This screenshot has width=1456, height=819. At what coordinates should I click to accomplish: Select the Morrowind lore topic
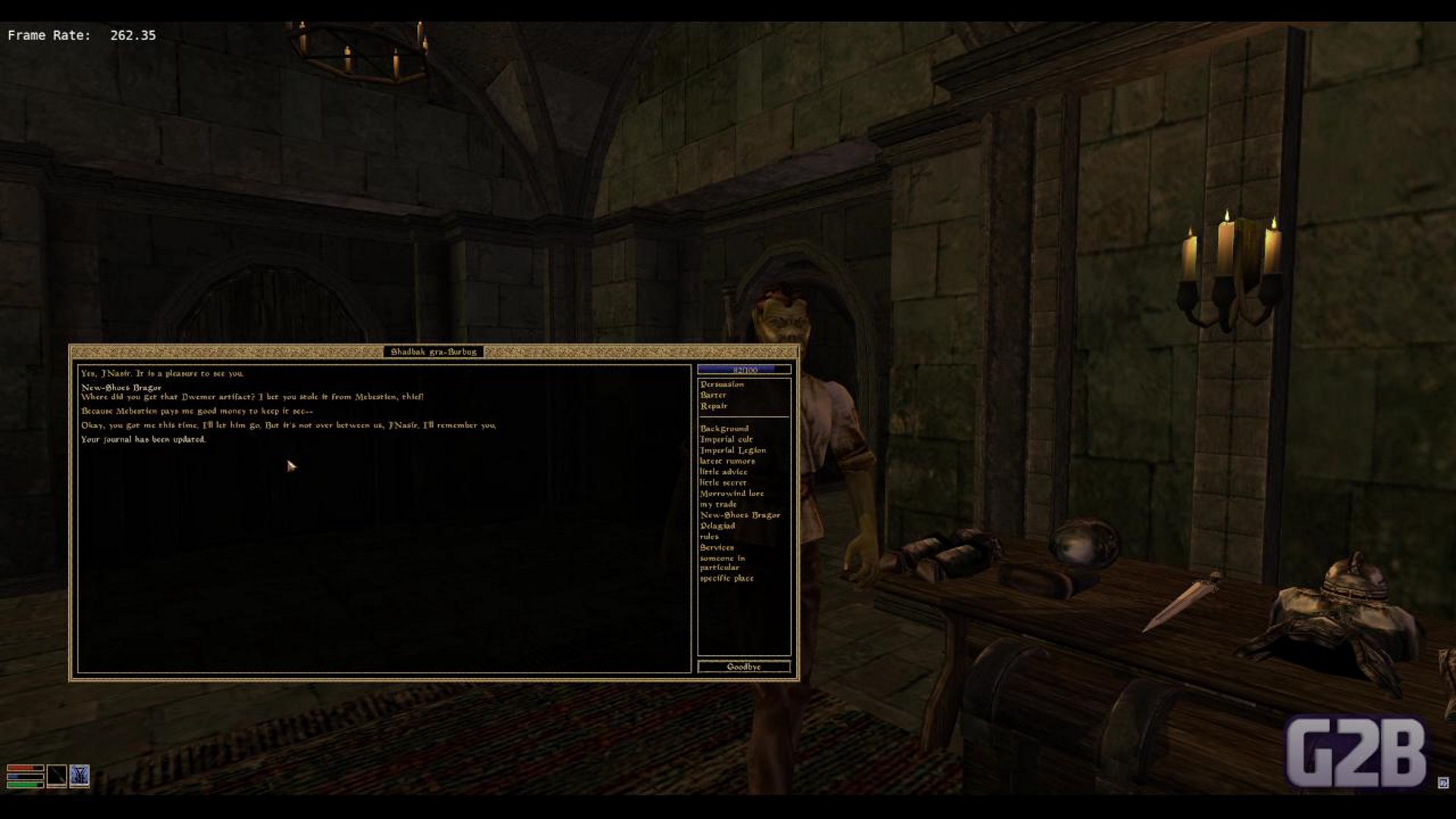pos(732,494)
